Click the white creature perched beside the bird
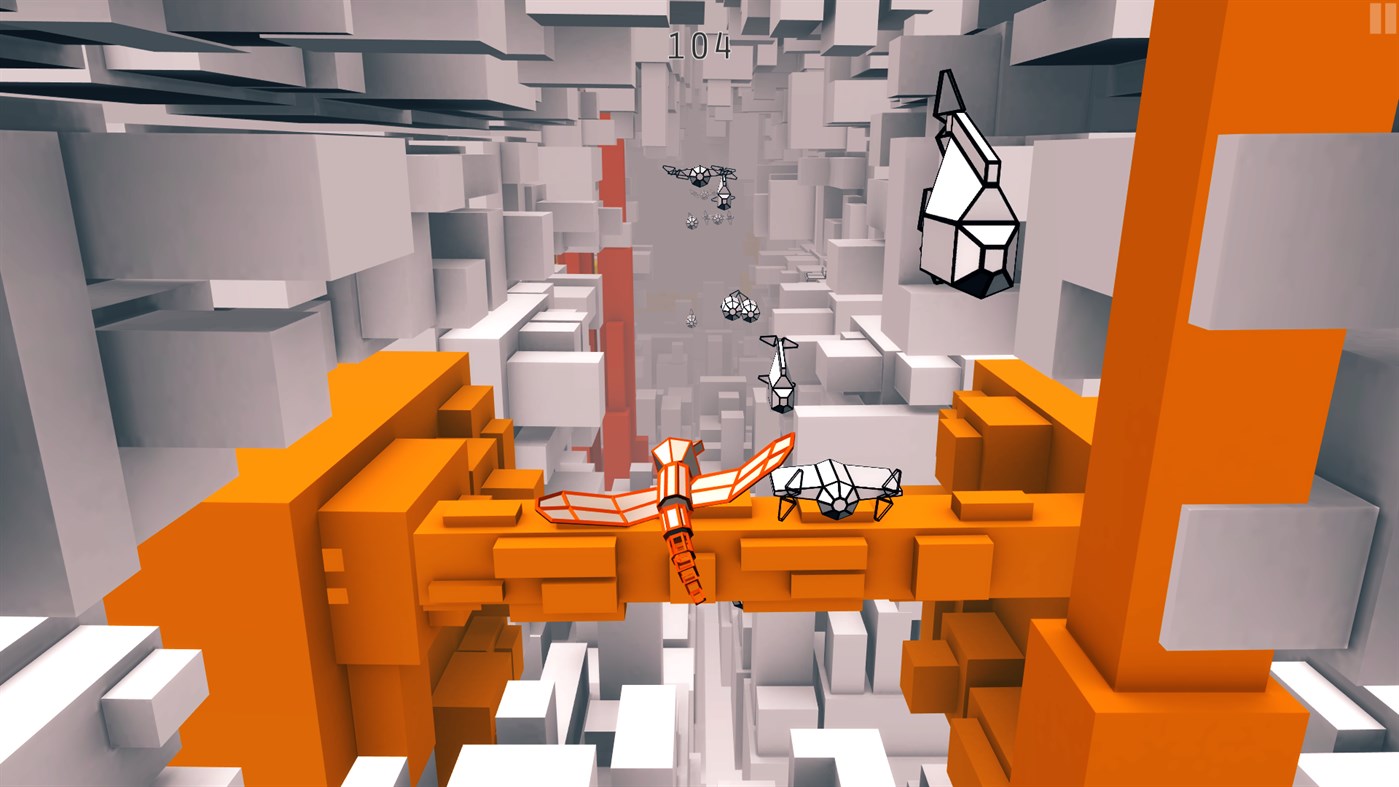 (x=835, y=490)
